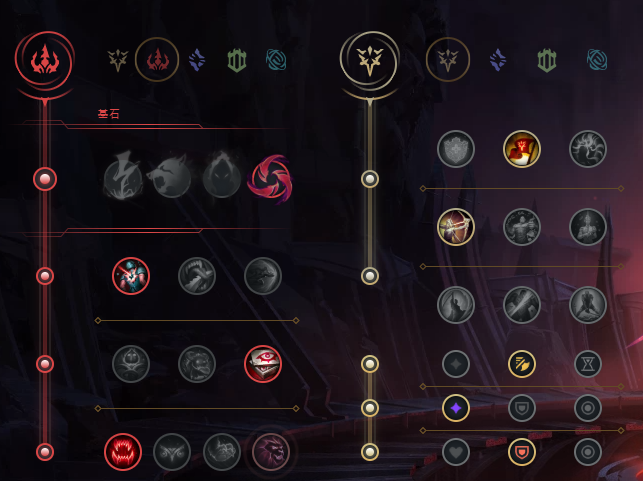Pick the heart health stat shard
The width and height of the screenshot is (643, 481).
click(456, 451)
